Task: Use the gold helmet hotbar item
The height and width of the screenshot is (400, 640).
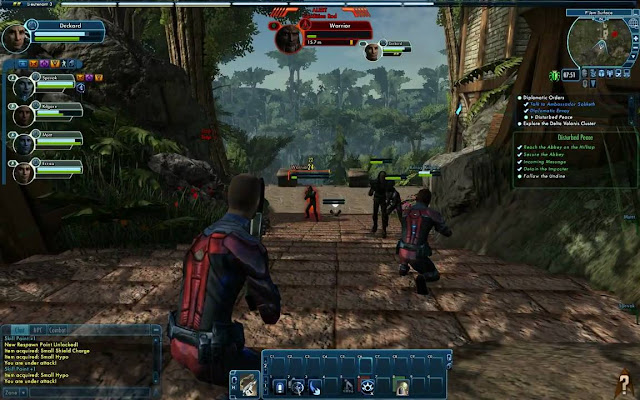Action: pyautogui.click(x=400, y=386)
